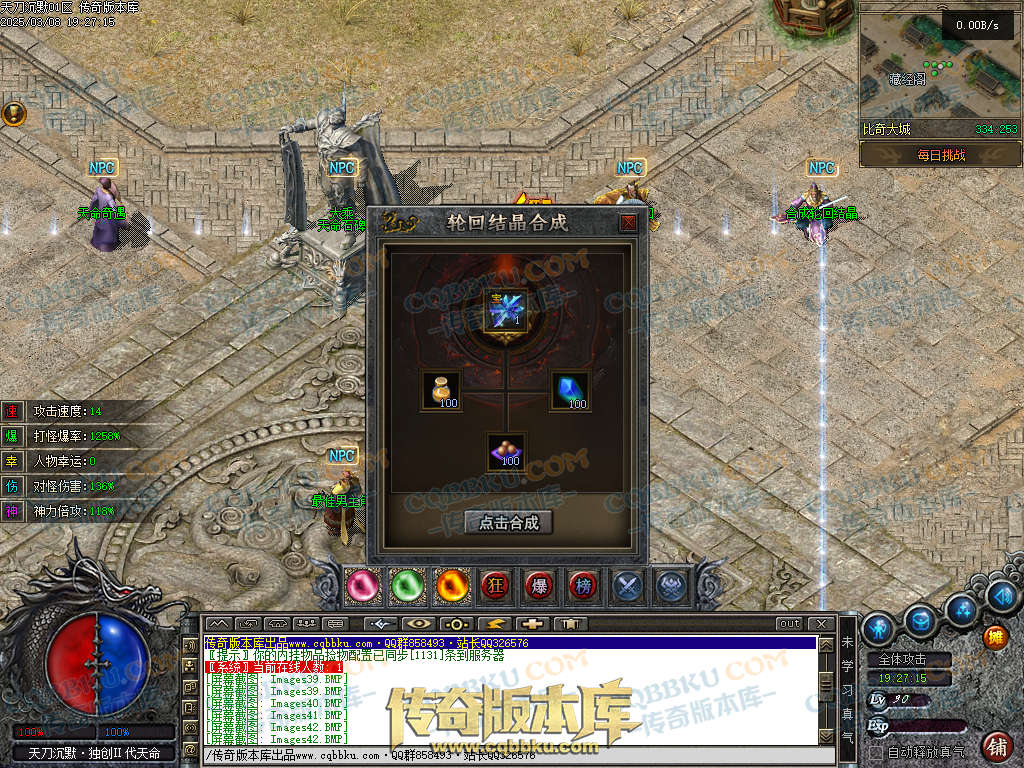
Task: Click the 点击合成 synthesize button
Action: [x=508, y=522]
